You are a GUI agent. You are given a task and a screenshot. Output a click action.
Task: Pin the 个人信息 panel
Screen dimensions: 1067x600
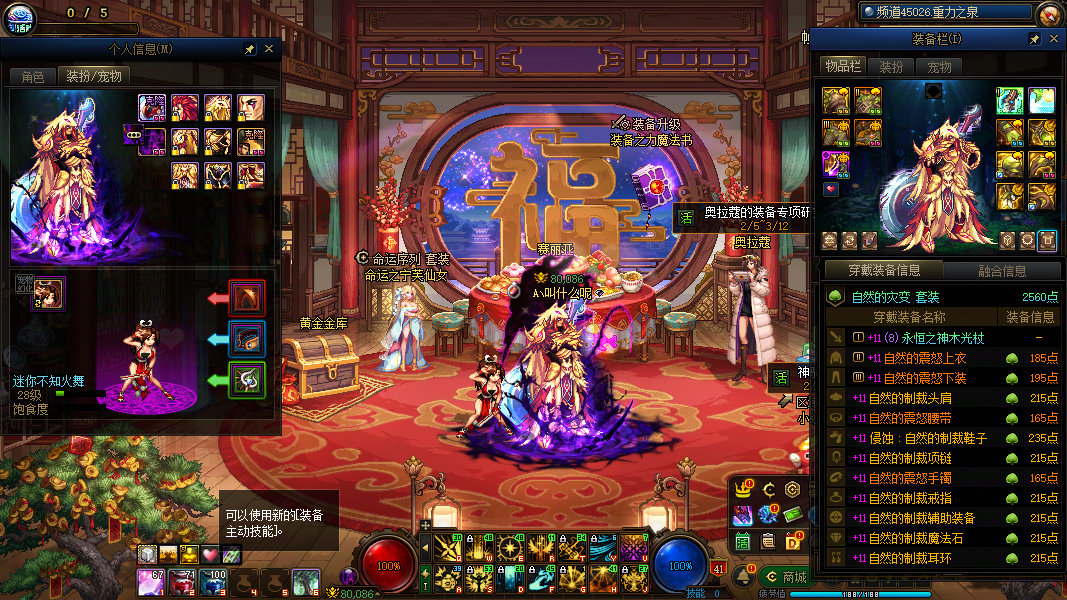249,48
